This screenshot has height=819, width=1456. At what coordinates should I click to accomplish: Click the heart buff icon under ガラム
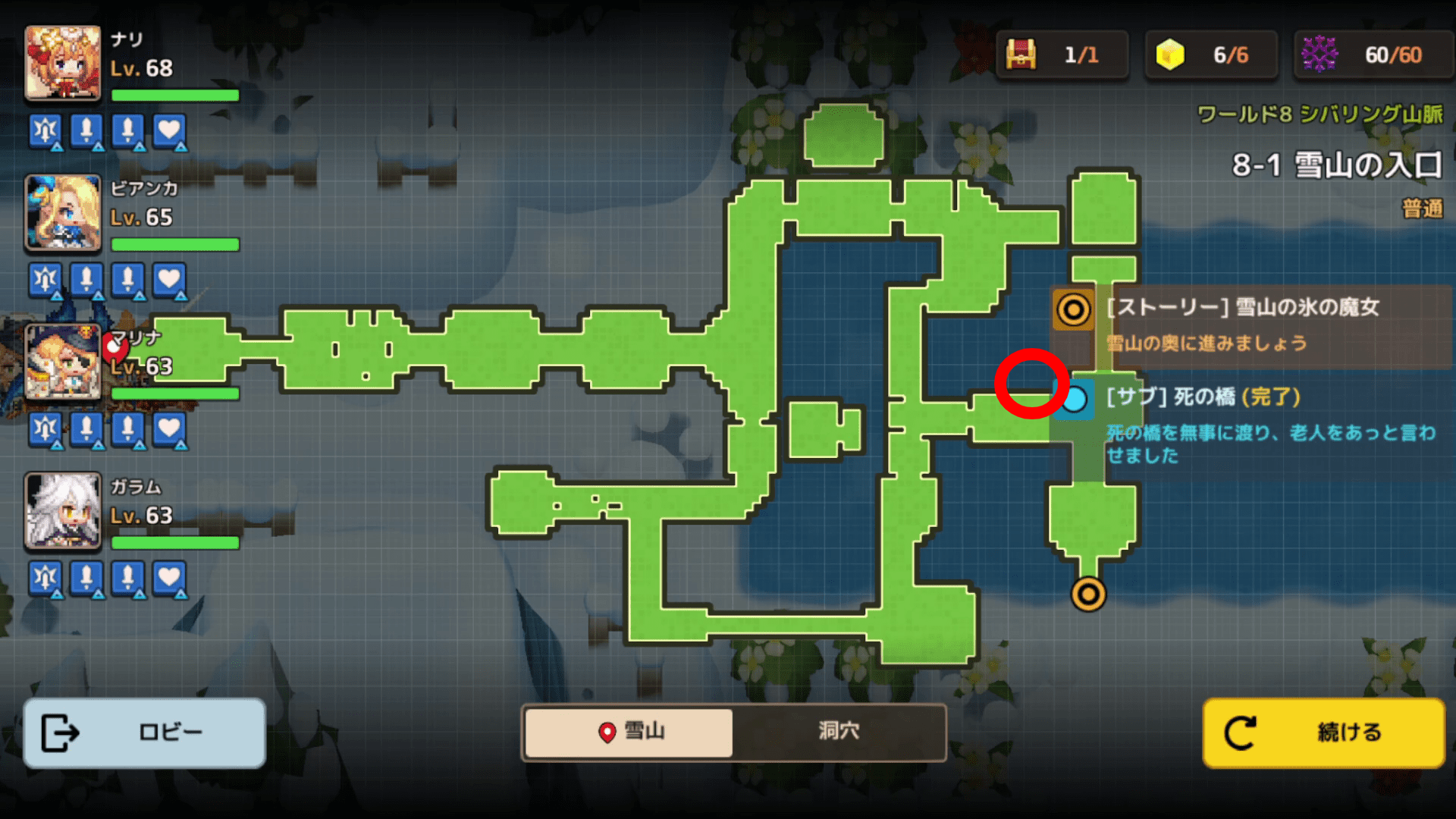click(x=169, y=579)
